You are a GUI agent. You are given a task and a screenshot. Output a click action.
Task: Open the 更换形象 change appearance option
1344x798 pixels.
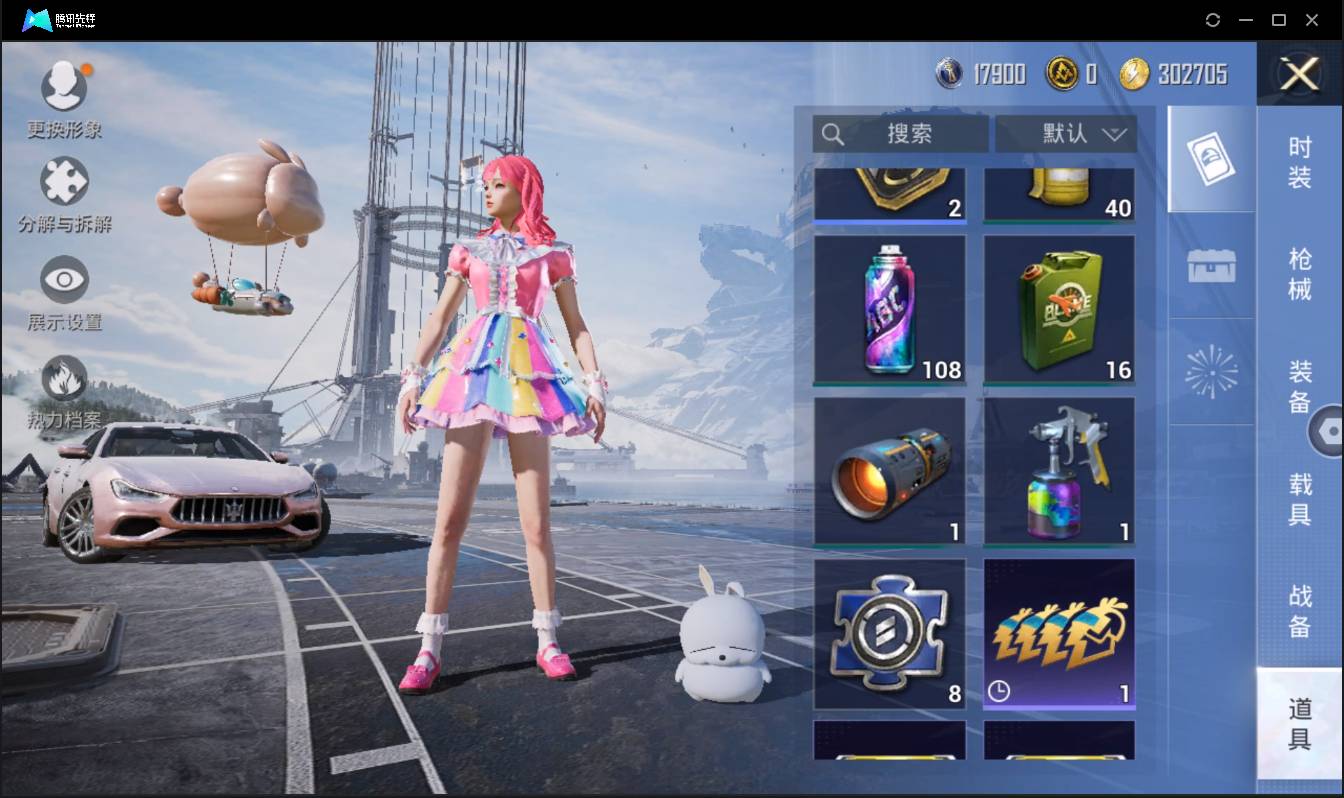click(x=64, y=87)
